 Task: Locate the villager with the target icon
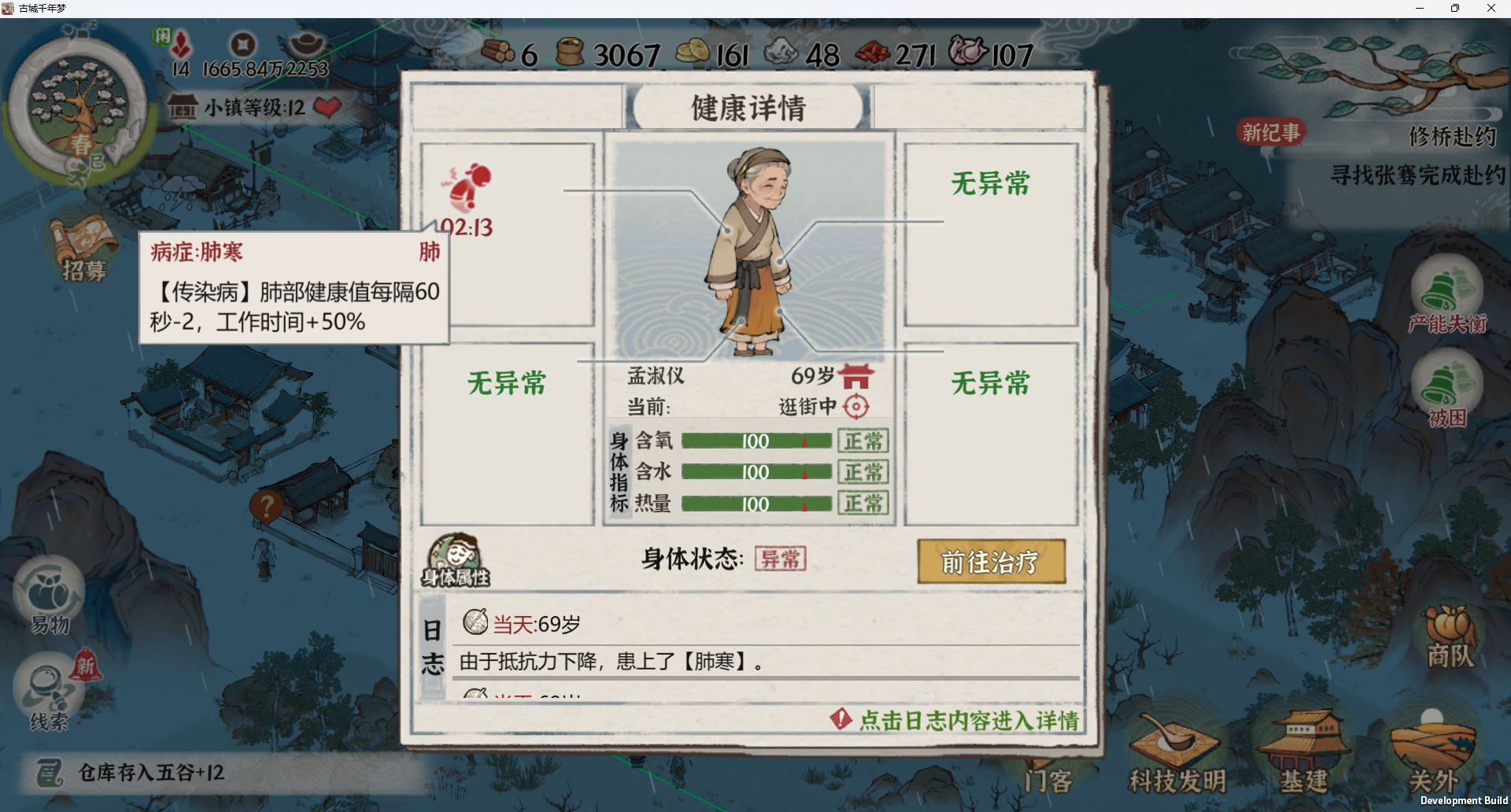click(x=855, y=406)
